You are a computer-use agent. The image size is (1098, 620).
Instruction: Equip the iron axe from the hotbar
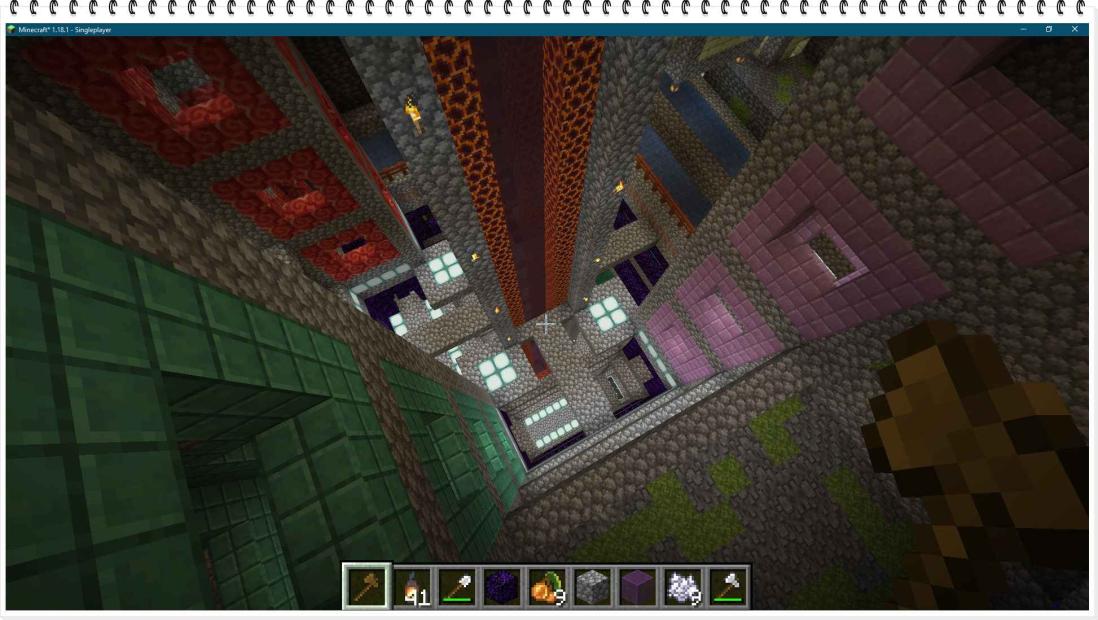point(727,587)
